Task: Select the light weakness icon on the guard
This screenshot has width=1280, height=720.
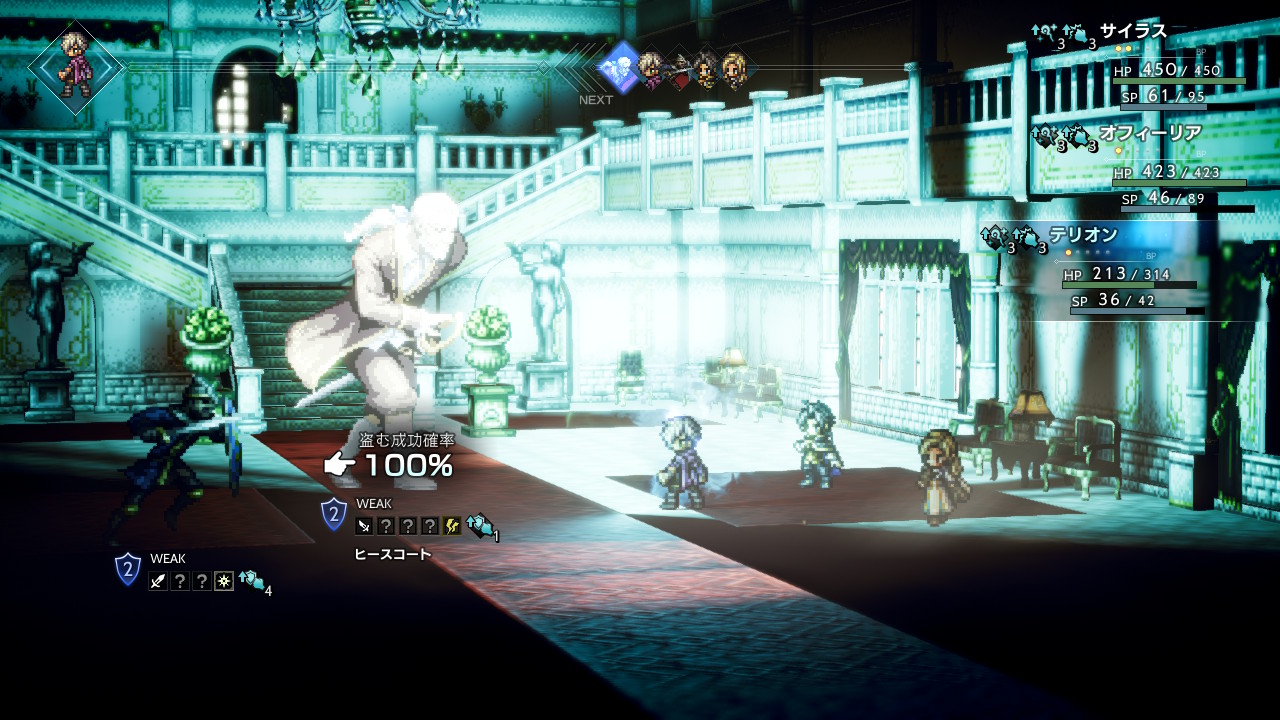Action: click(x=224, y=581)
